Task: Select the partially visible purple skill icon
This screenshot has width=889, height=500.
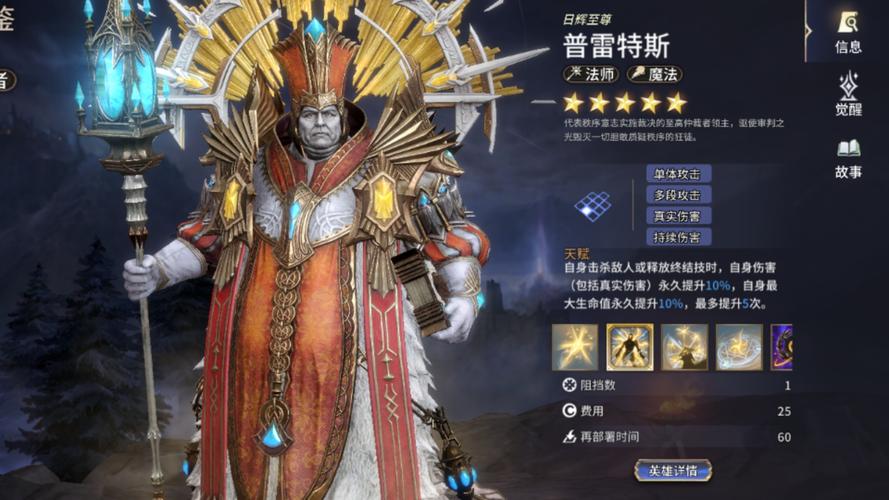Action: (782, 346)
